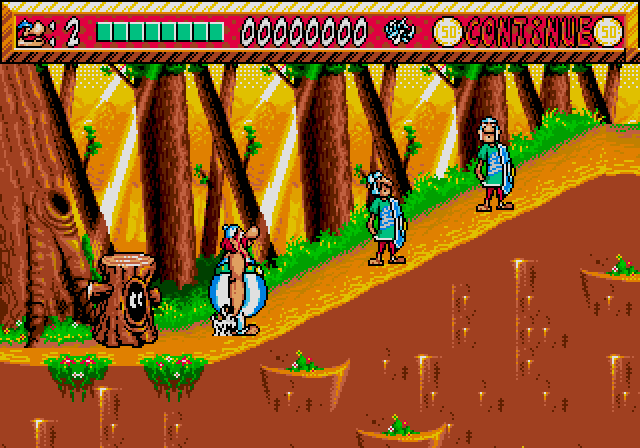Click the bone icon beside the score
This screenshot has width=640, height=448.
coord(399,32)
